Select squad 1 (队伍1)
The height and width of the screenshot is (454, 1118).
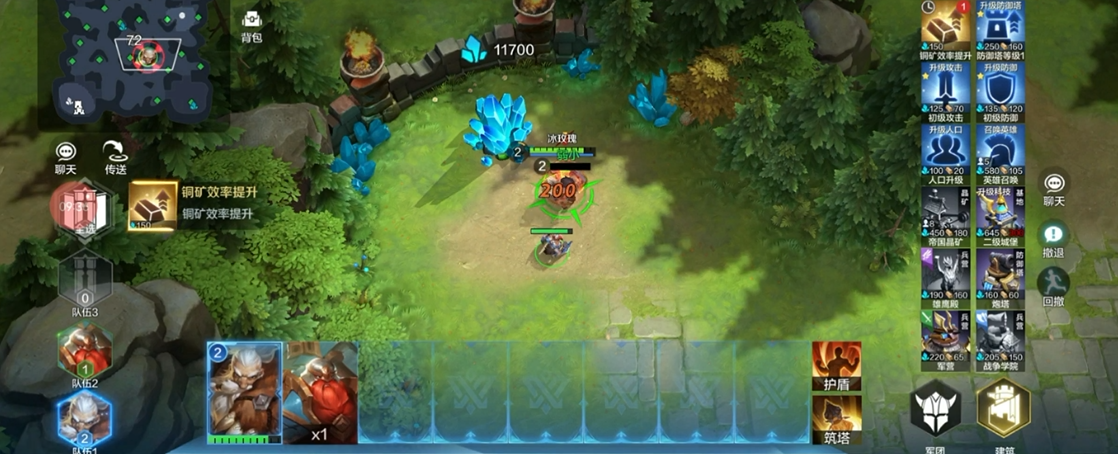click(84, 418)
